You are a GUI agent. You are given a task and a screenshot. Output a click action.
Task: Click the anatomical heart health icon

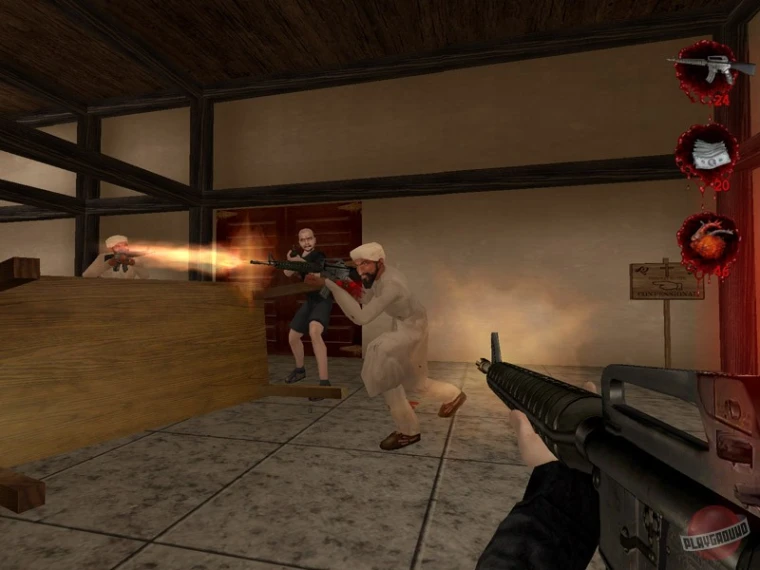(x=706, y=241)
